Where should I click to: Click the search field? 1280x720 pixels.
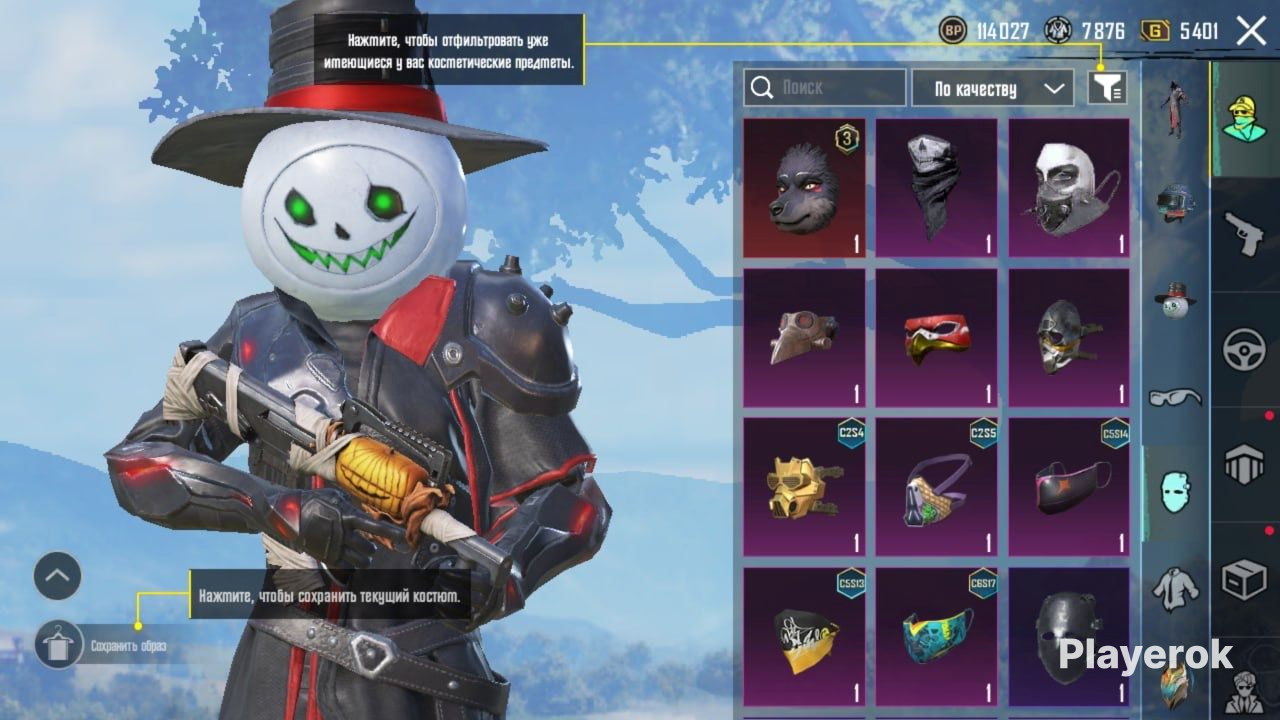pos(825,88)
